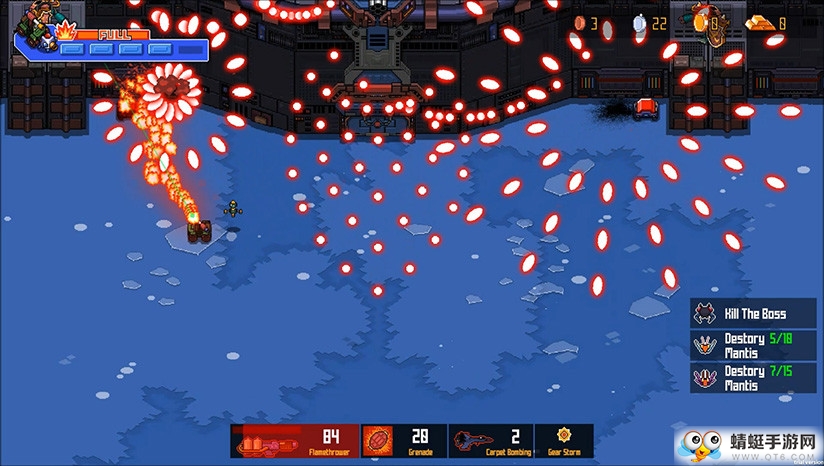This screenshot has width=824, height=466.
Task: Select the Destory Mantis 7/15 objective
Action: click(753, 377)
